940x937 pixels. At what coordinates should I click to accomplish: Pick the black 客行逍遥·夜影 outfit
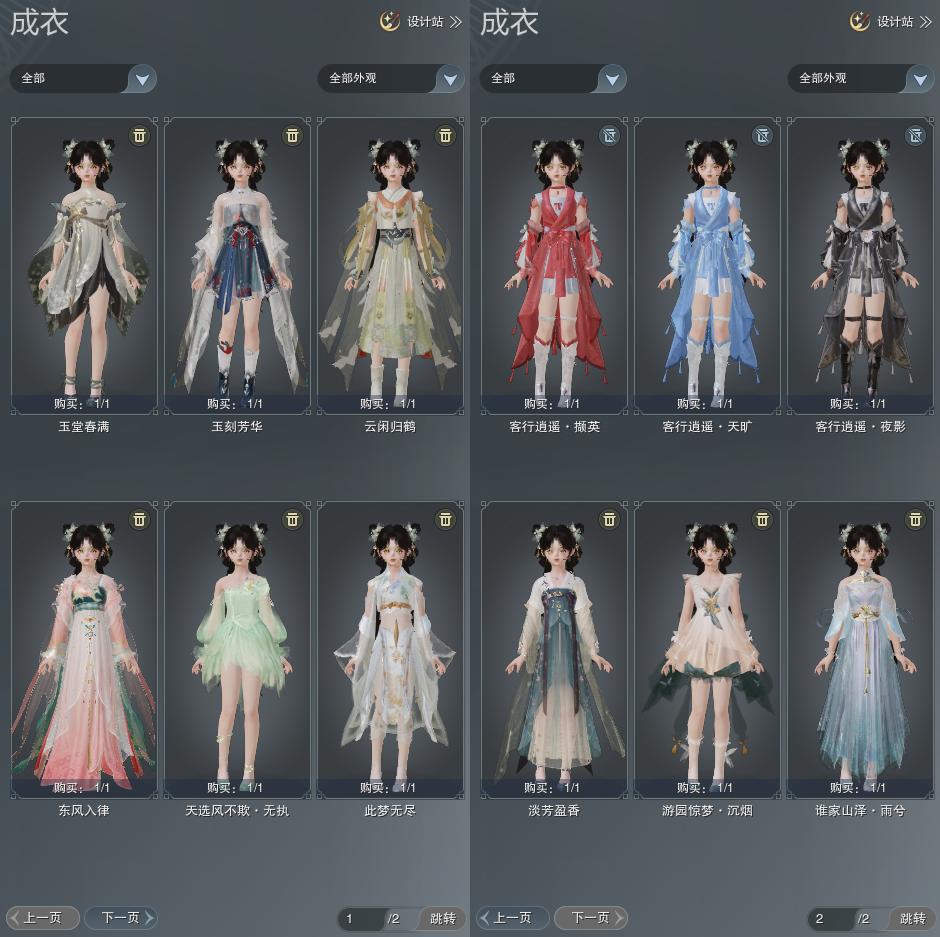[860, 265]
